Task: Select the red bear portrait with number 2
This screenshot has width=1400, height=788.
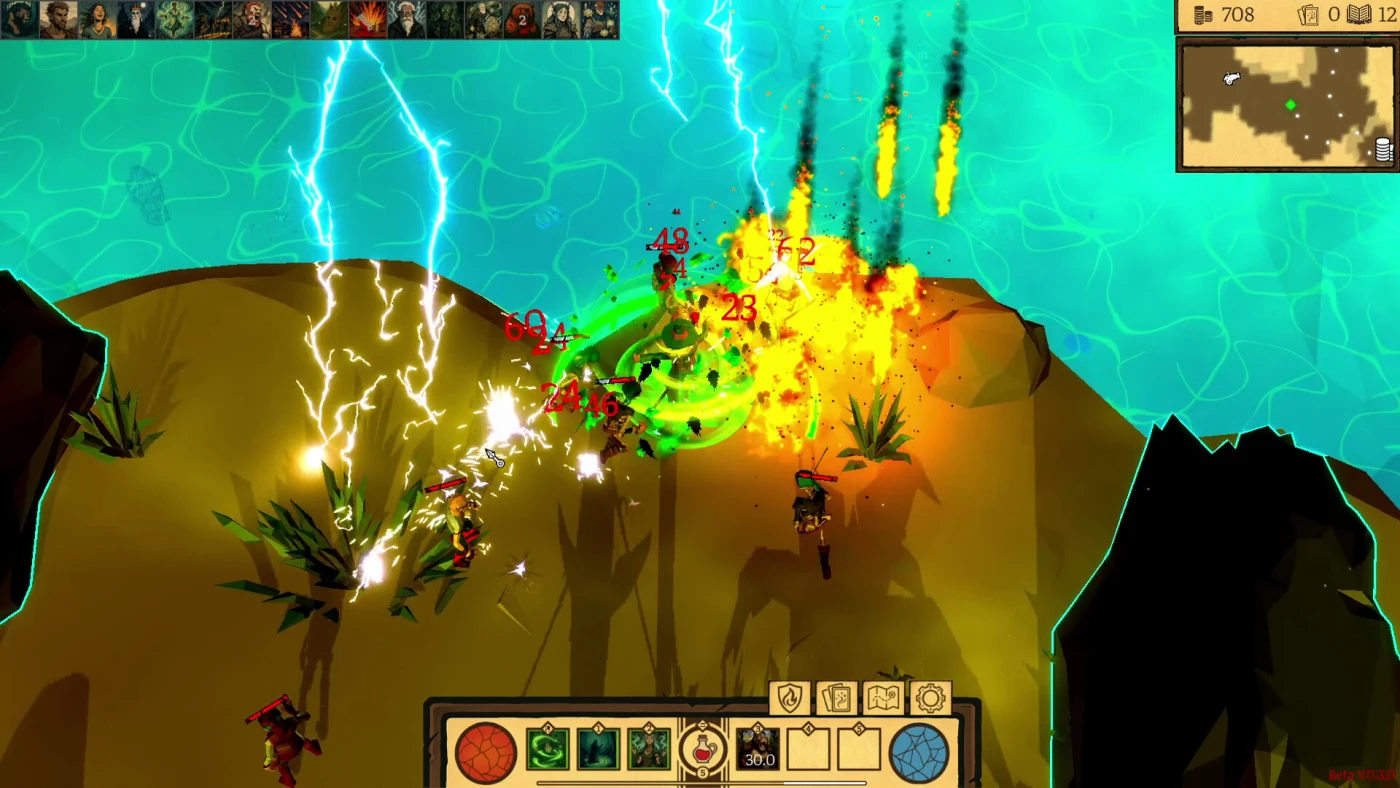Action: (521, 19)
